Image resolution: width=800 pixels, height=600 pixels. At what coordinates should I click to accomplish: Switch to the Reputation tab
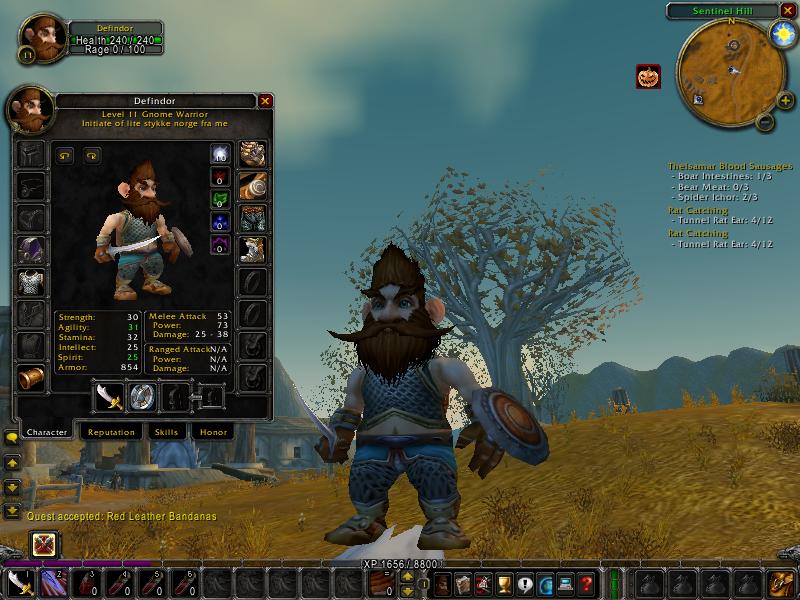tap(111, 432)
